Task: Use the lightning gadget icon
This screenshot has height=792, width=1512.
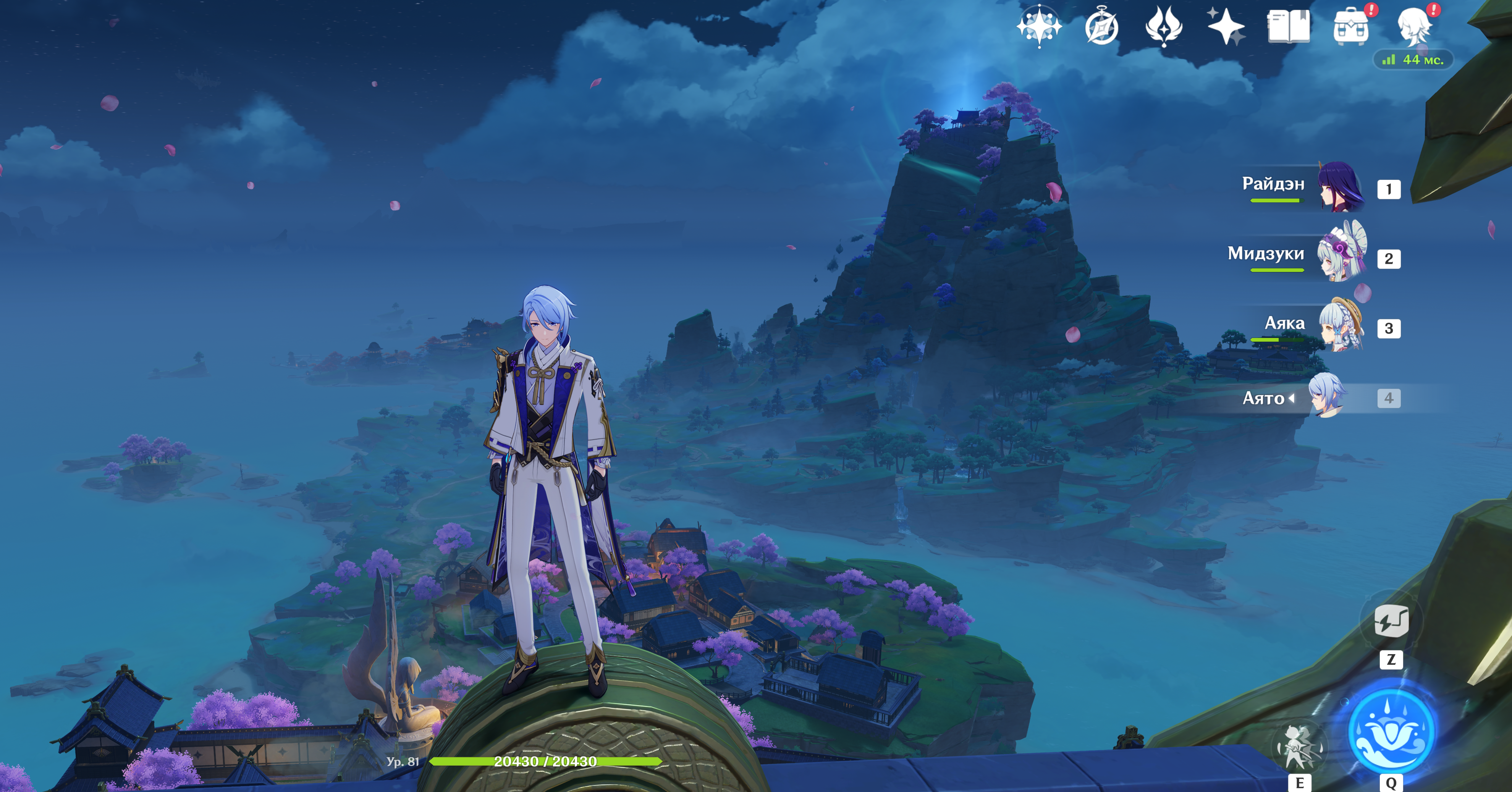Action: click(1391, 621)
